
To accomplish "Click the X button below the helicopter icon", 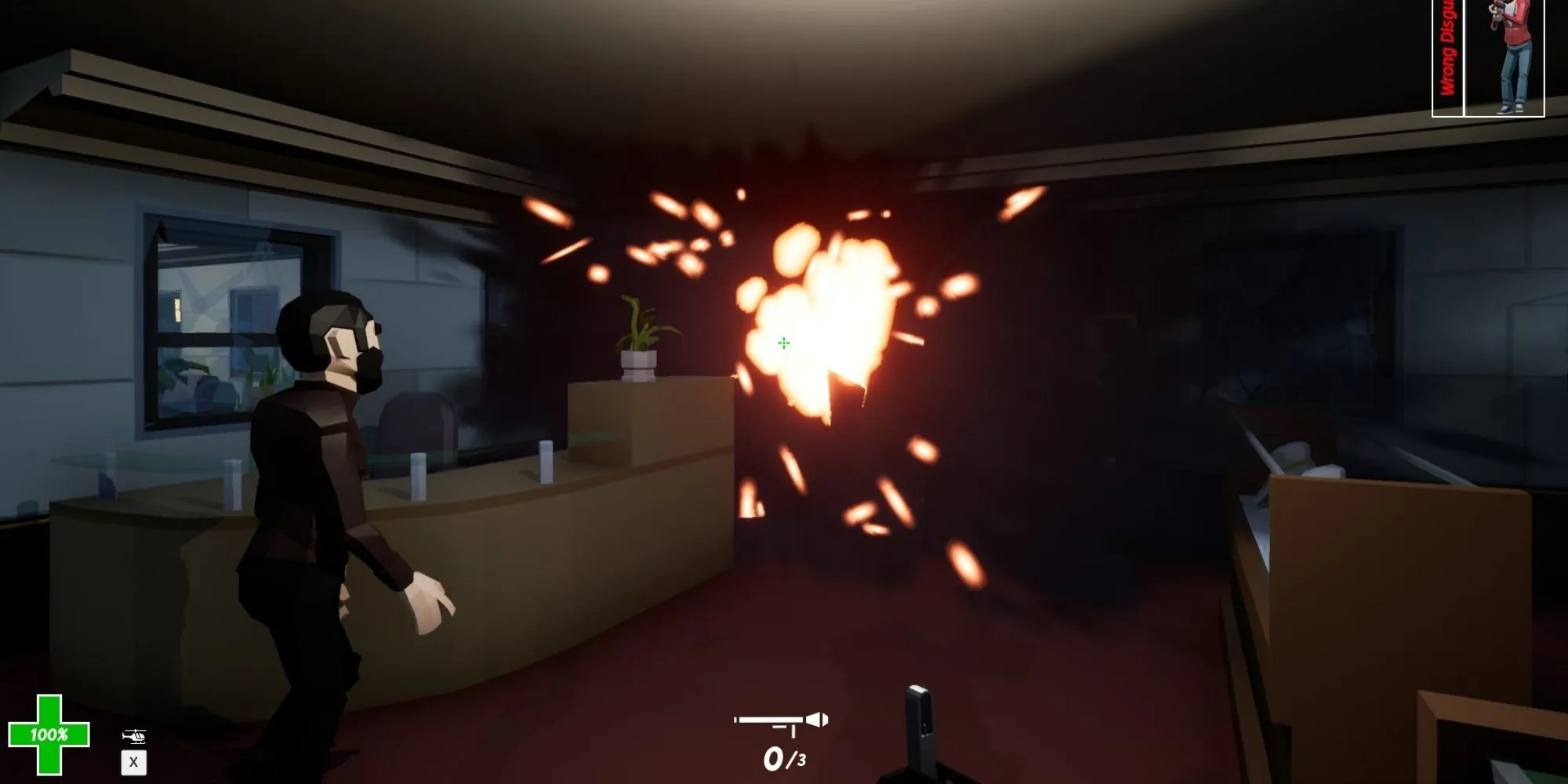I will coord(134,762).
